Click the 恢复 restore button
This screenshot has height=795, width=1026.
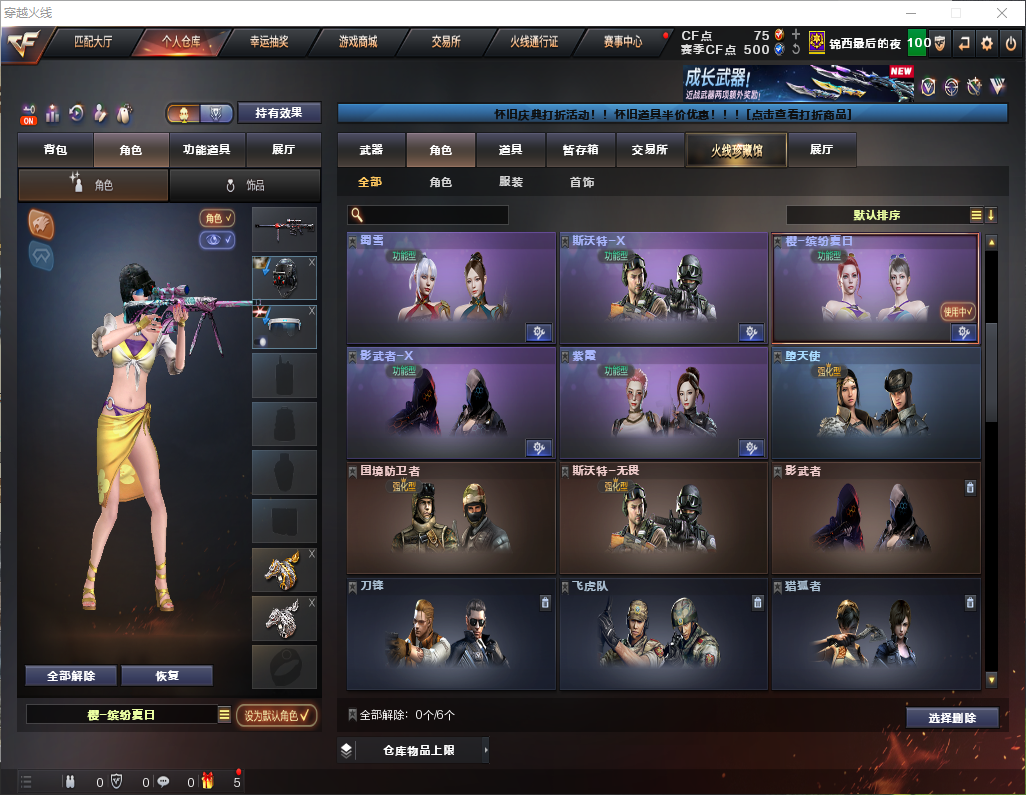pos(167,676)
